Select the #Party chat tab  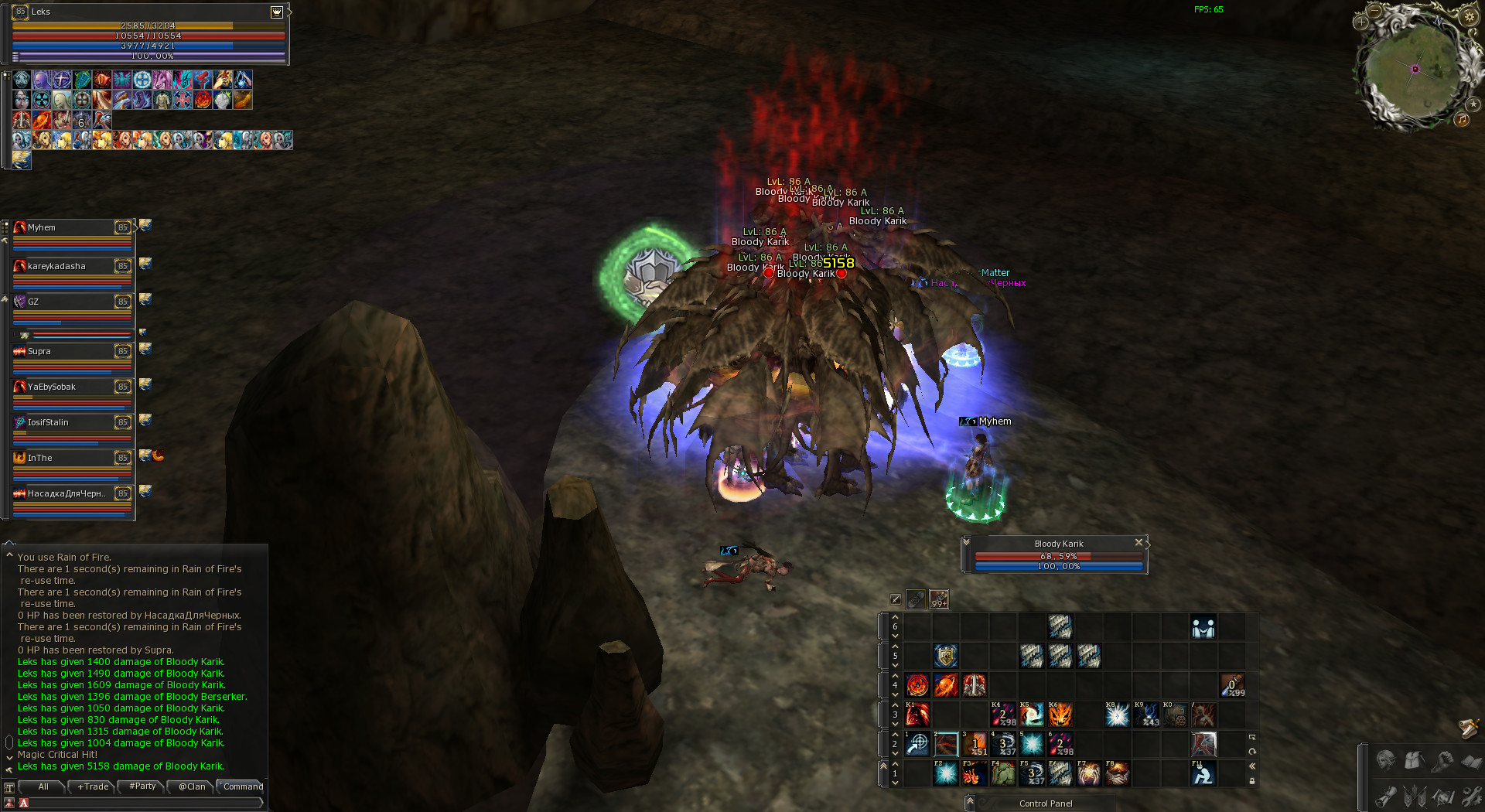[143, 786]
